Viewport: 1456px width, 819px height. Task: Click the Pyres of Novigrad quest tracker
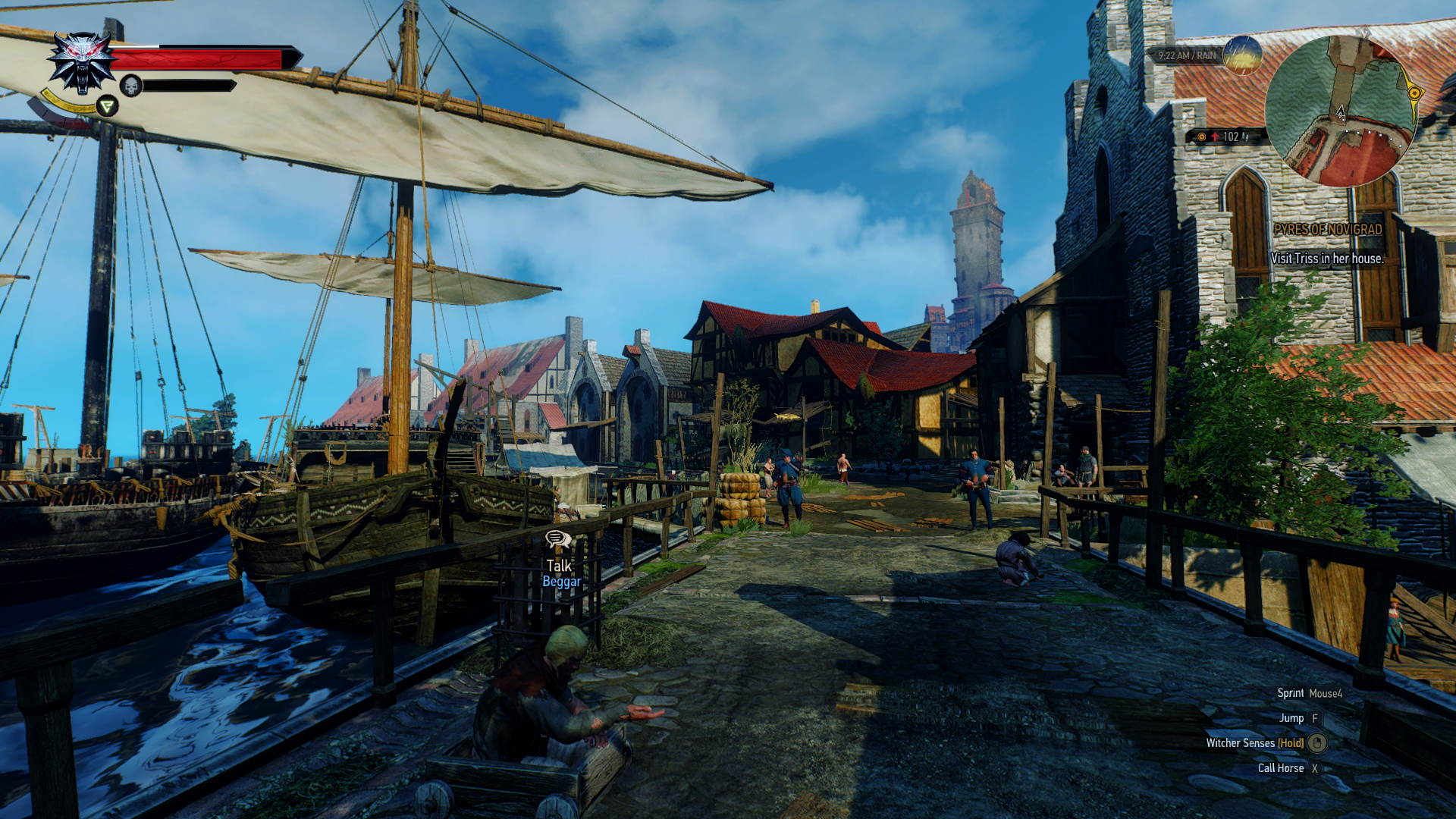[x=1327, y=229]
